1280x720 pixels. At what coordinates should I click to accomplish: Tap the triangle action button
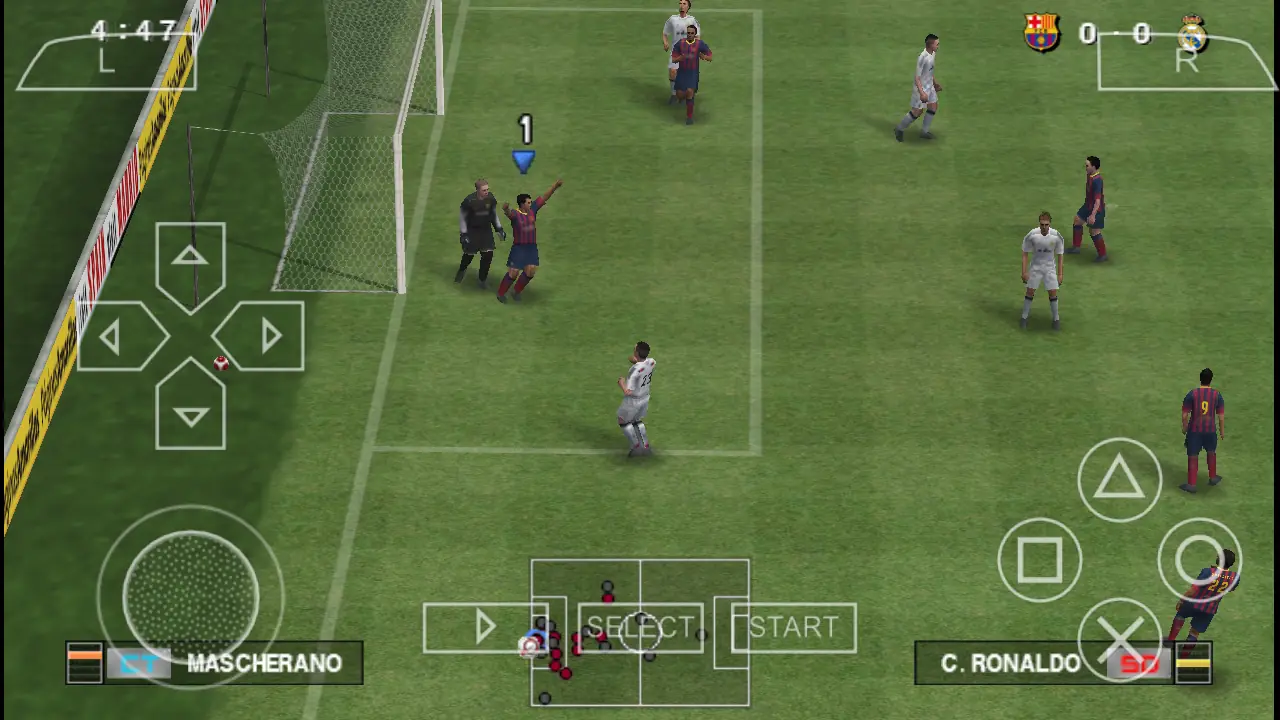tap(1119, 479)
